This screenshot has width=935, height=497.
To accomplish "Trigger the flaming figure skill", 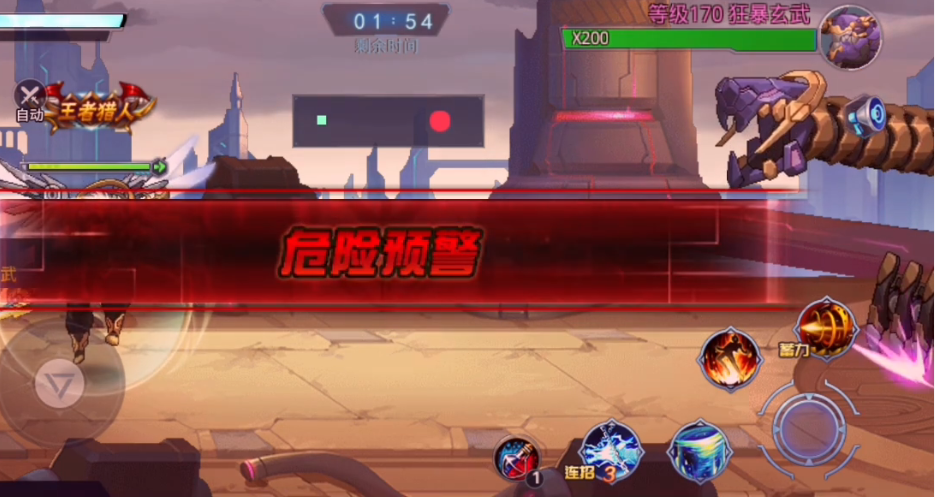I will pyautogui.click(x=730, y=357).
